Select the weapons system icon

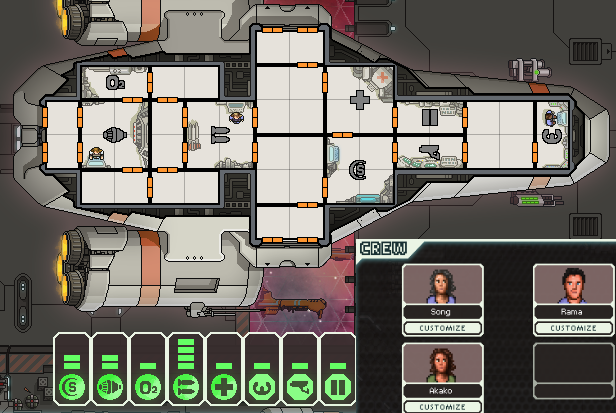(x=185, y=387)
